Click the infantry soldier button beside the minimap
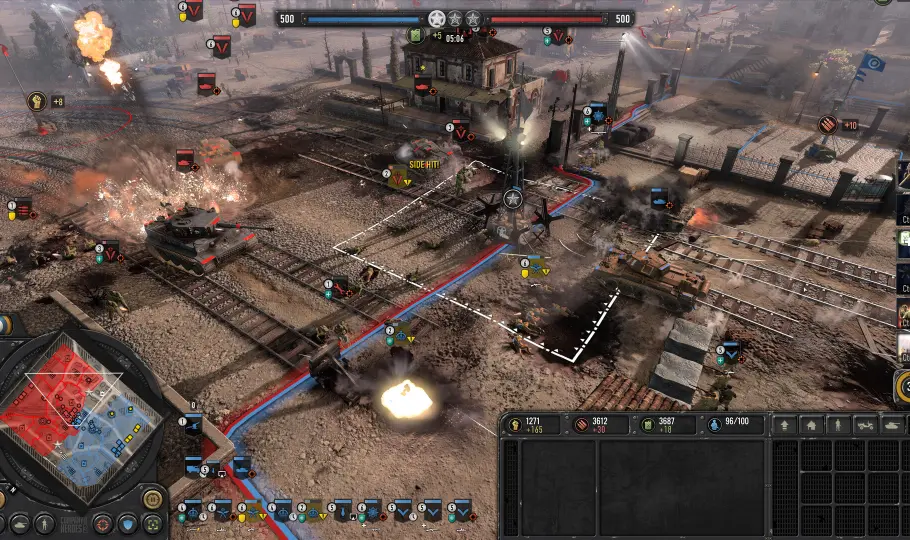 [44, 523]
